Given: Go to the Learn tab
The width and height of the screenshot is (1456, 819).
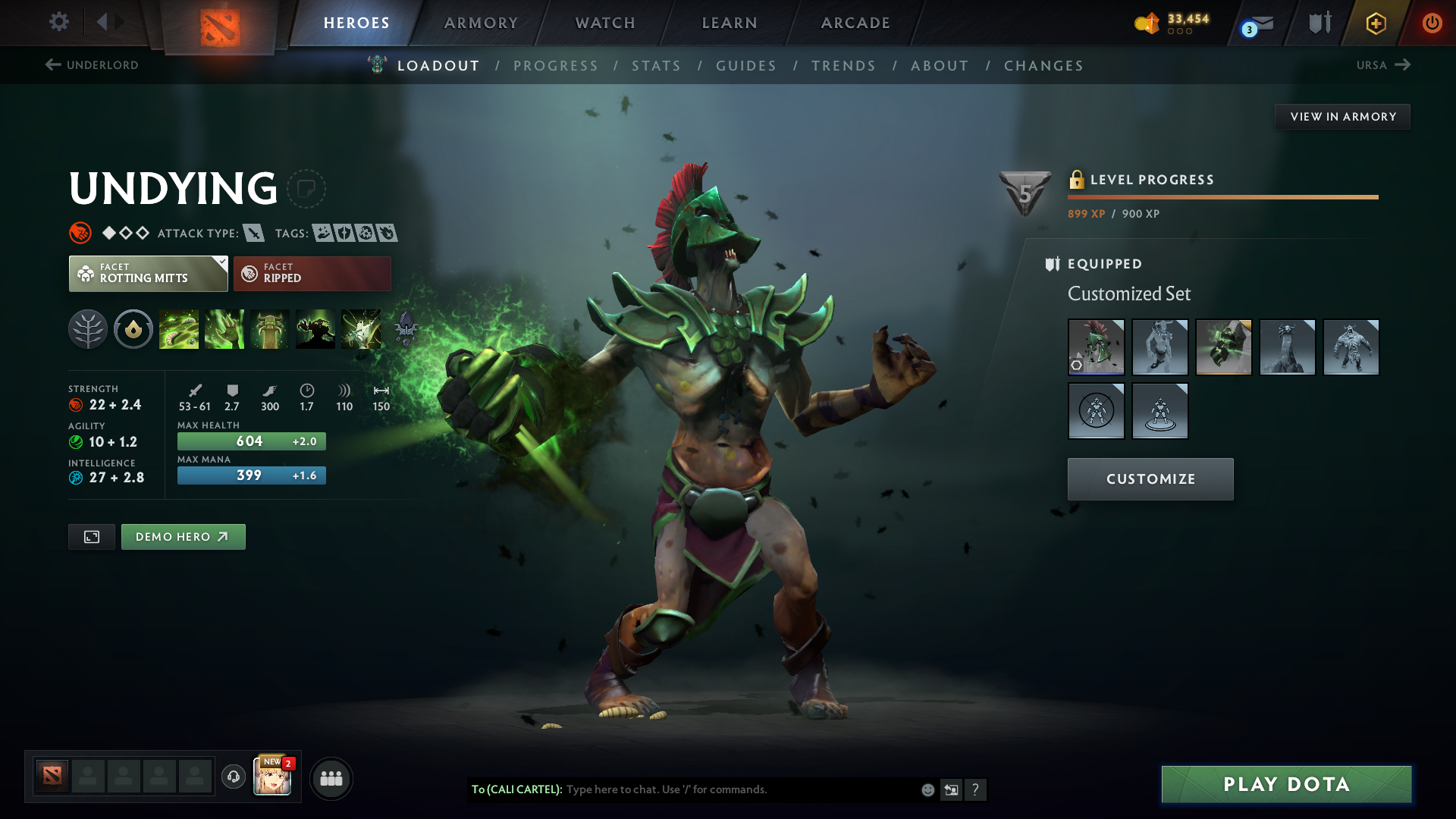Looking at the screenshot, I should [730, 23].
